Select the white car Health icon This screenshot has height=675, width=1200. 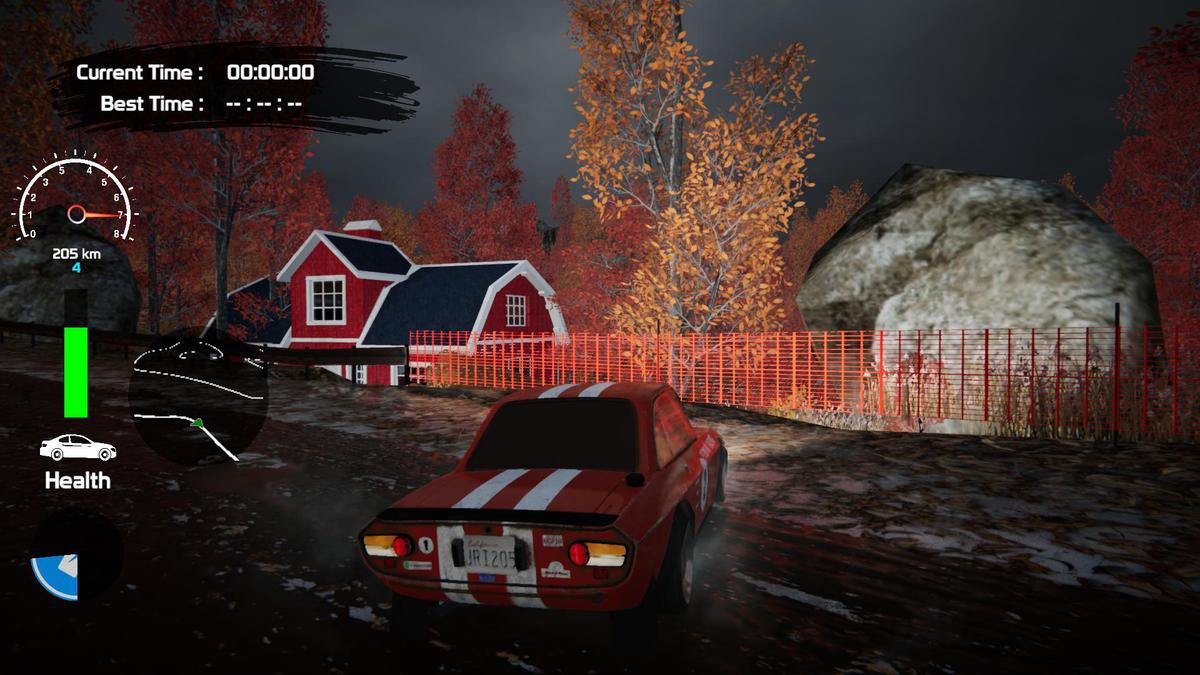click(x=77, y=447)
